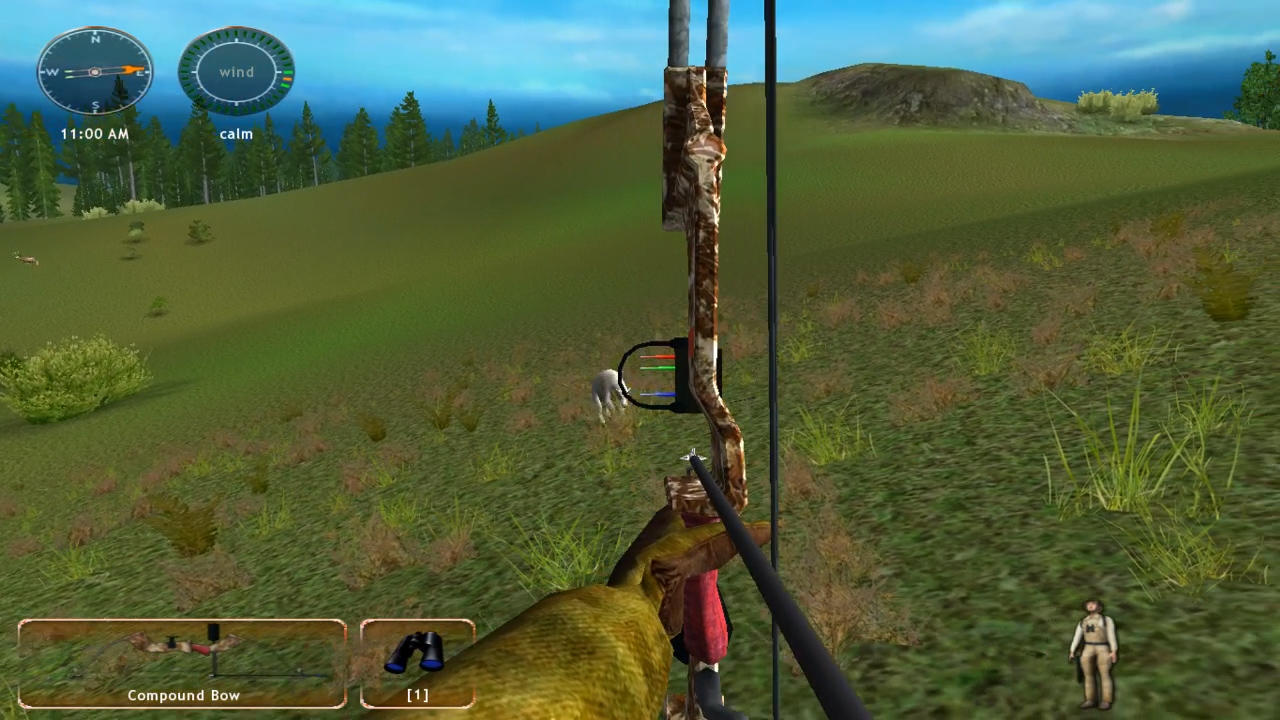The height and width of the screenshot is (720, 1280).
Task: Click the green sight pin in the scope
Action: 657,368
